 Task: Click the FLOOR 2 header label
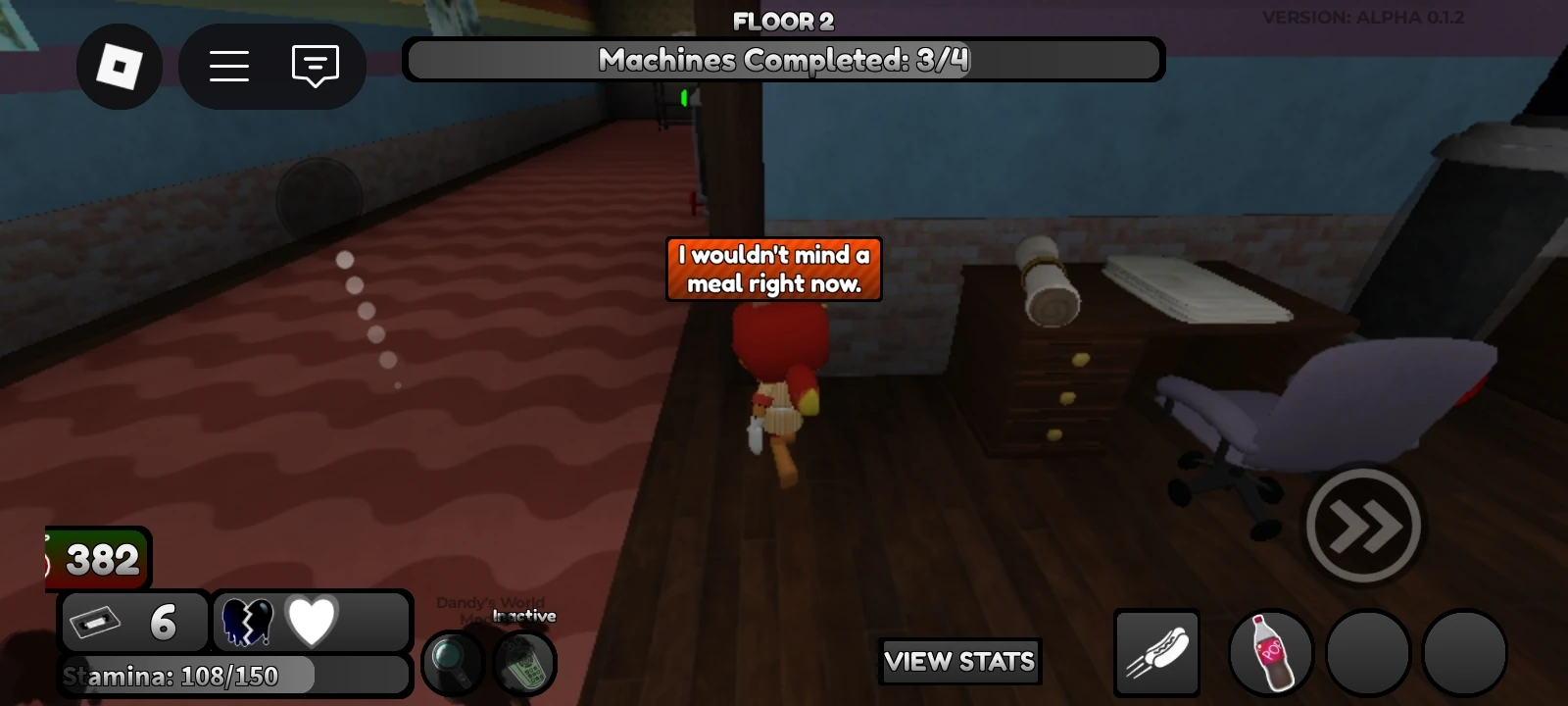pos(783,22)
